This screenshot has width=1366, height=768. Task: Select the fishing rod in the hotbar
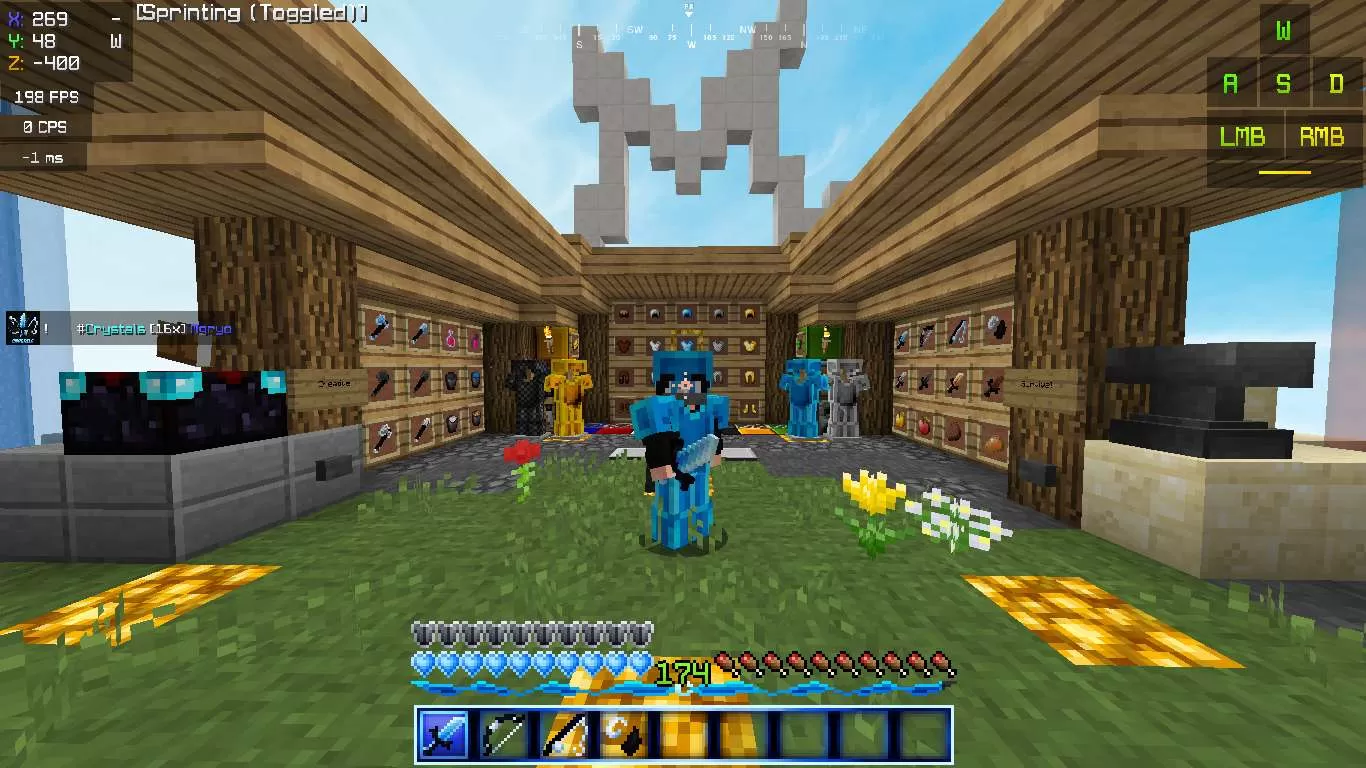563,734
